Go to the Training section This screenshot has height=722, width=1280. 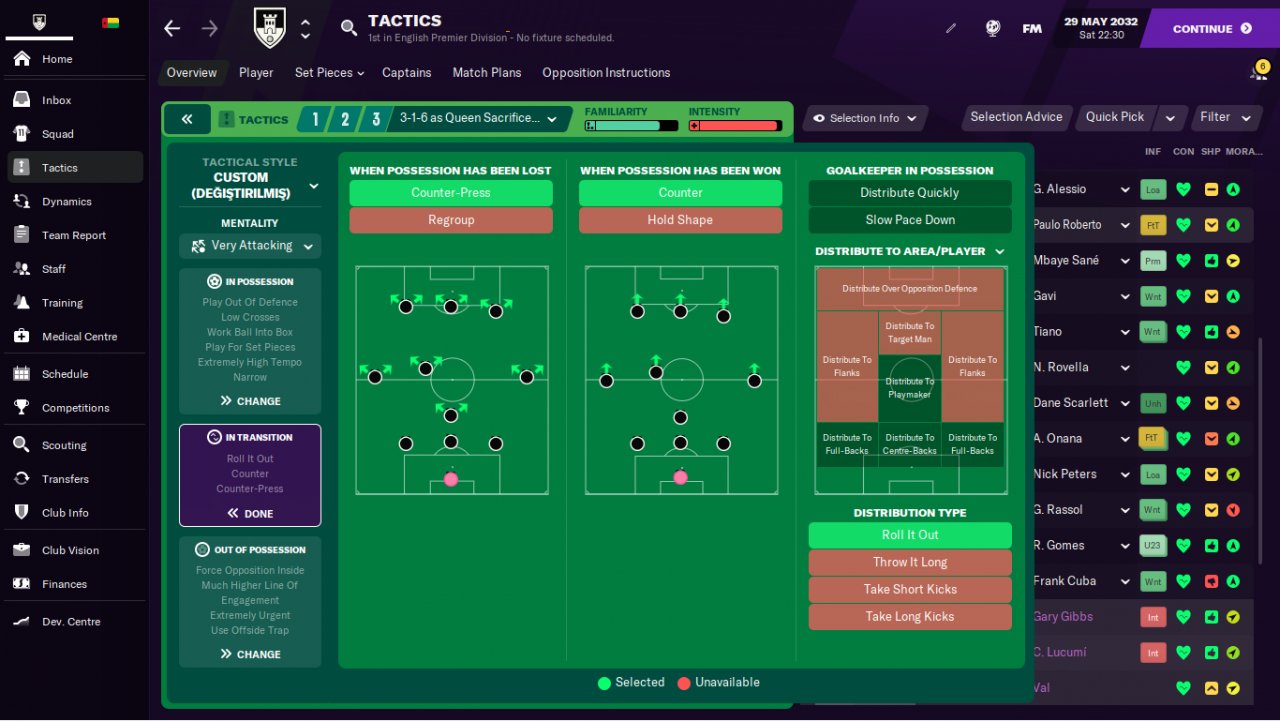pyautogui.click(x=62, y=303)
